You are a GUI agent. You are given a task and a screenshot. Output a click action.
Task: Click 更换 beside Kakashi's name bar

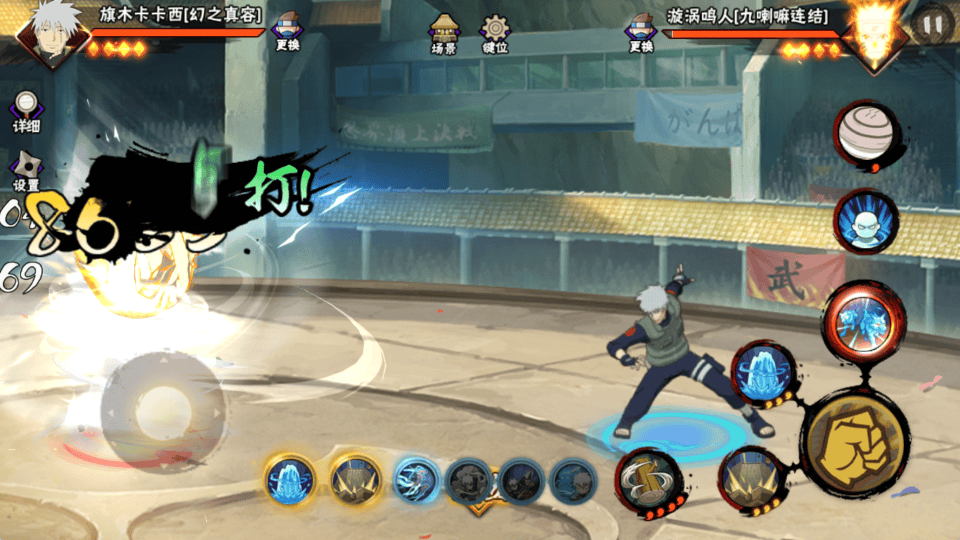(287, 32)
